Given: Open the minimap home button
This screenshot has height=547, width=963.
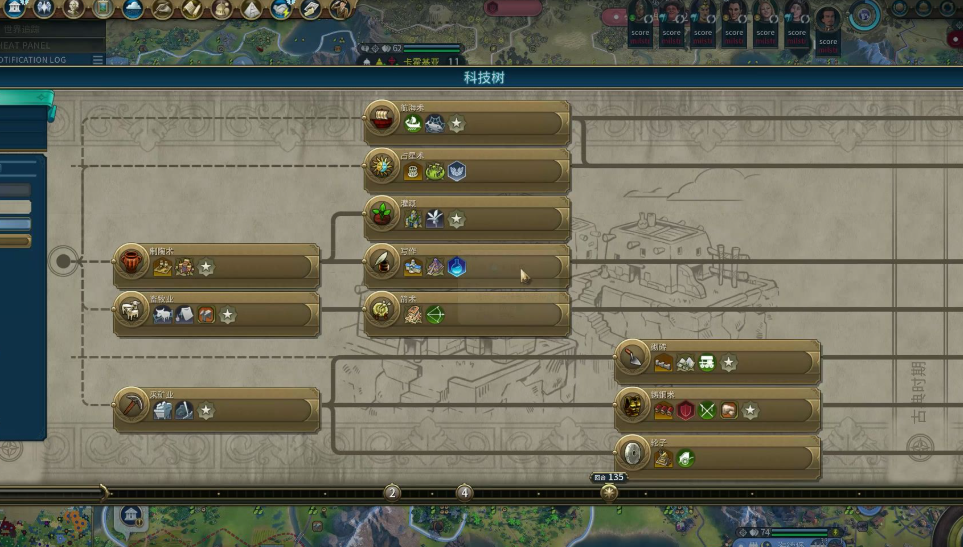Looking at the screenshot, I should pyautogui.click(x=131, y=515).
